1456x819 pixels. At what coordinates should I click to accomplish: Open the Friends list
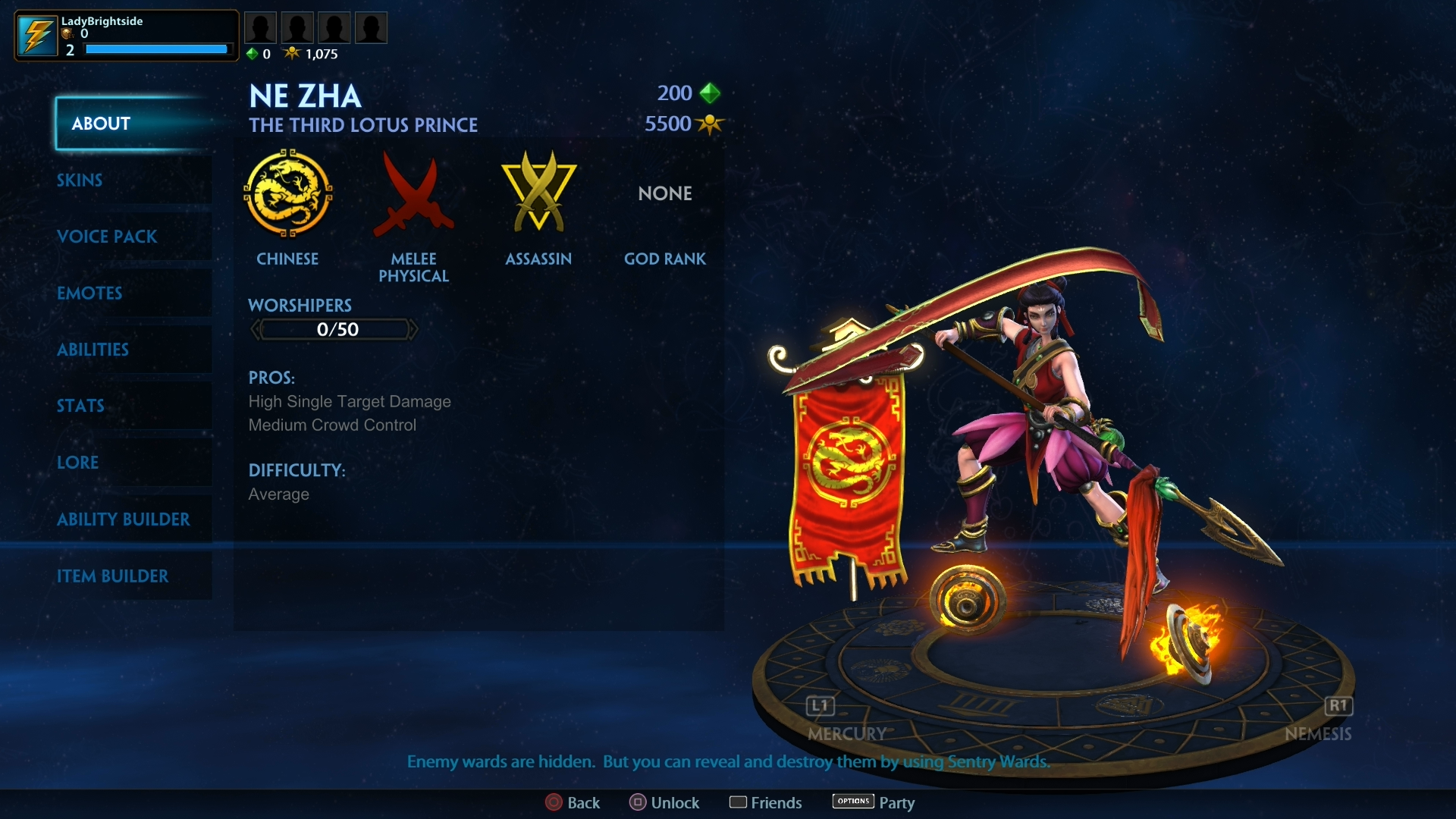pyautogui.click(x=765, y=802)
